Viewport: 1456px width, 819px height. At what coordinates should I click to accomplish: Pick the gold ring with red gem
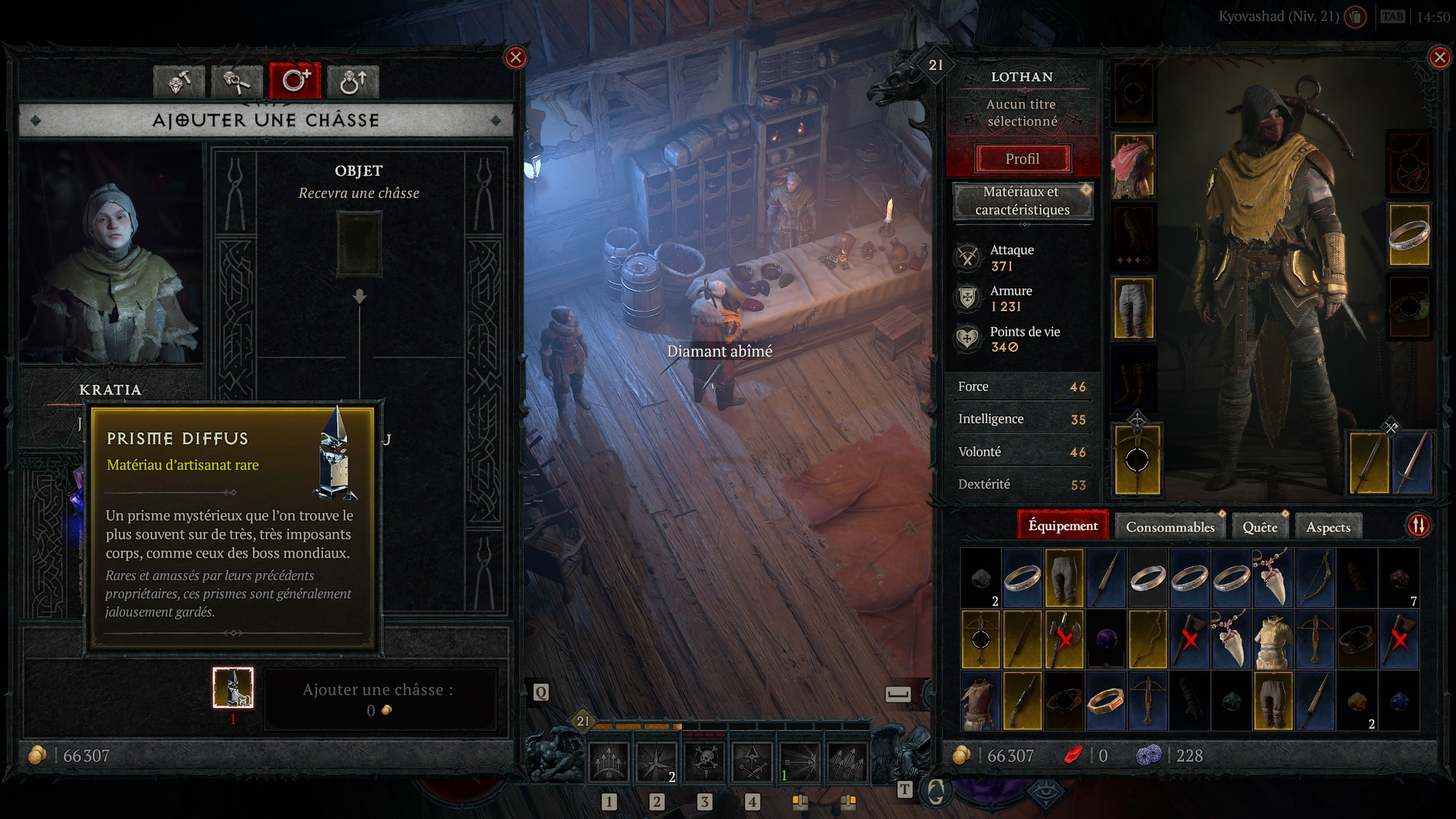[x=1106, y=701]
